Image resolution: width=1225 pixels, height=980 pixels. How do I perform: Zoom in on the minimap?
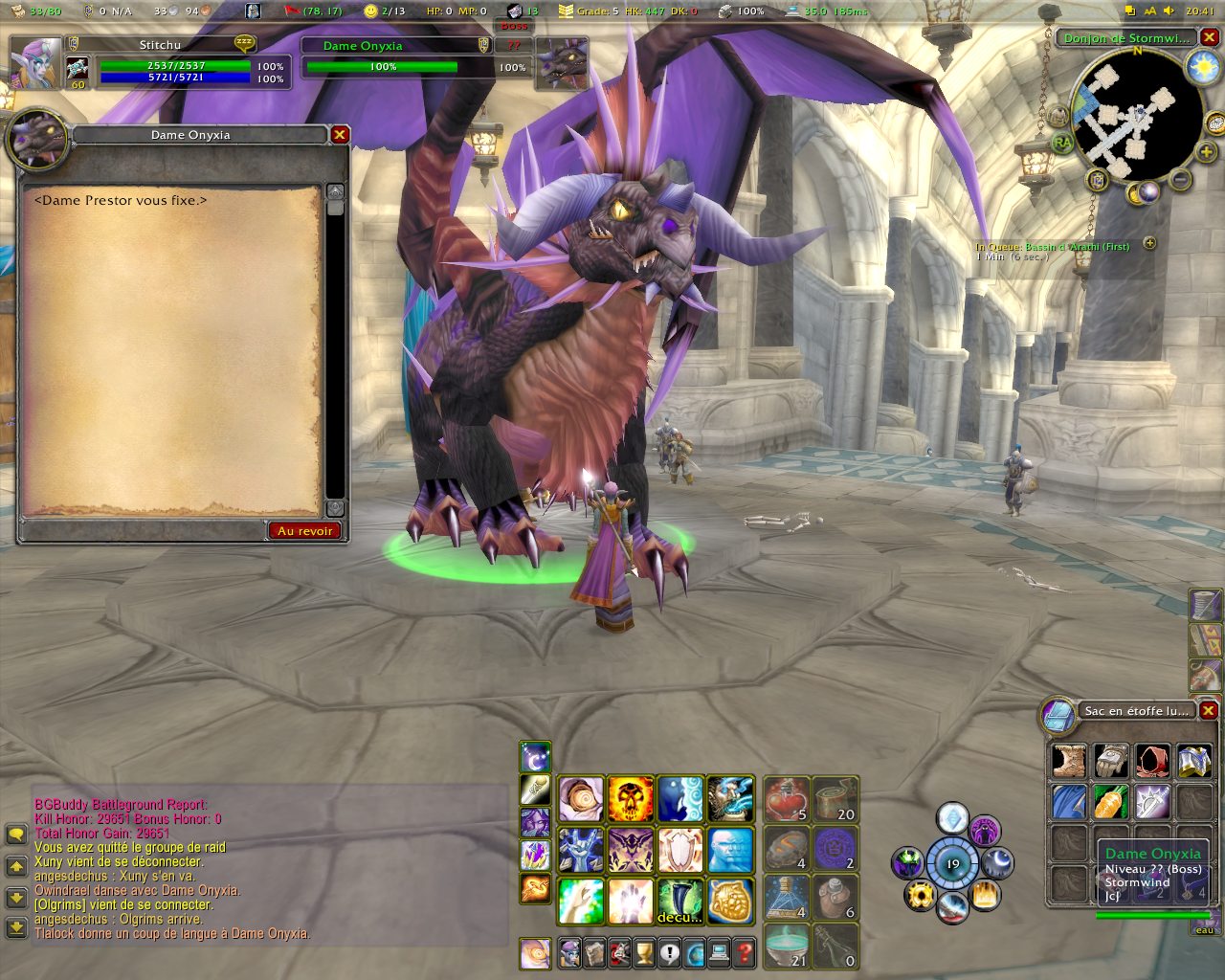(1206, 151)
